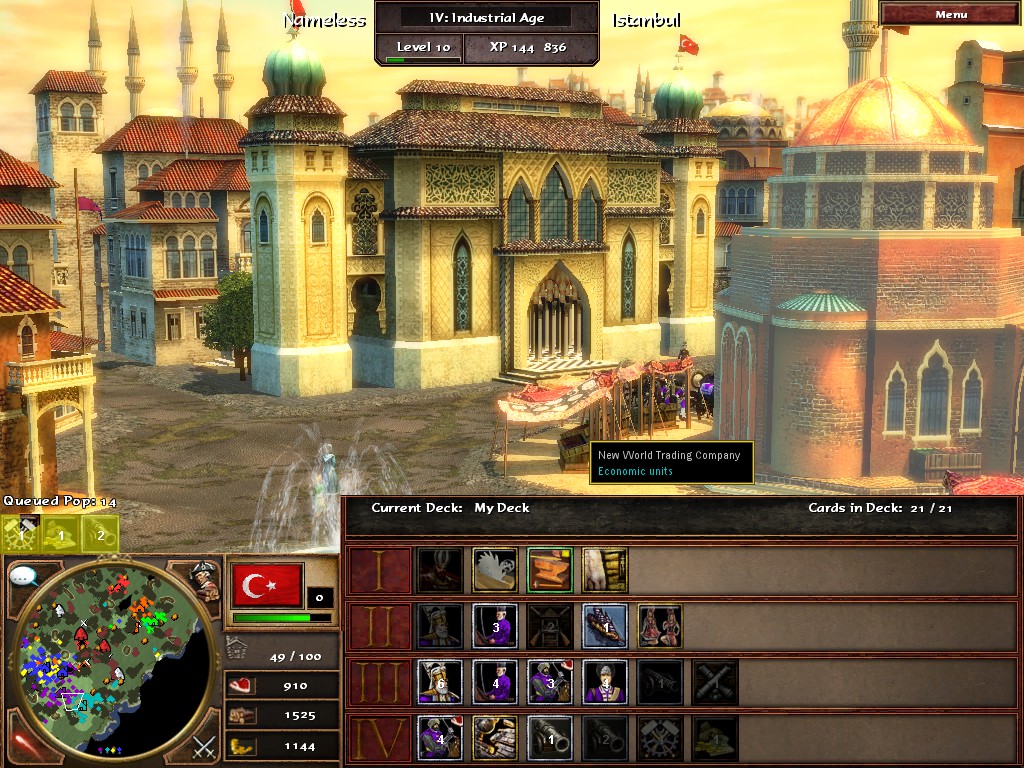Viewport: 1024px width, 768px height.
Task: Select the ship card marked 1
Action: pyautogui.click(x=605, y=626)
